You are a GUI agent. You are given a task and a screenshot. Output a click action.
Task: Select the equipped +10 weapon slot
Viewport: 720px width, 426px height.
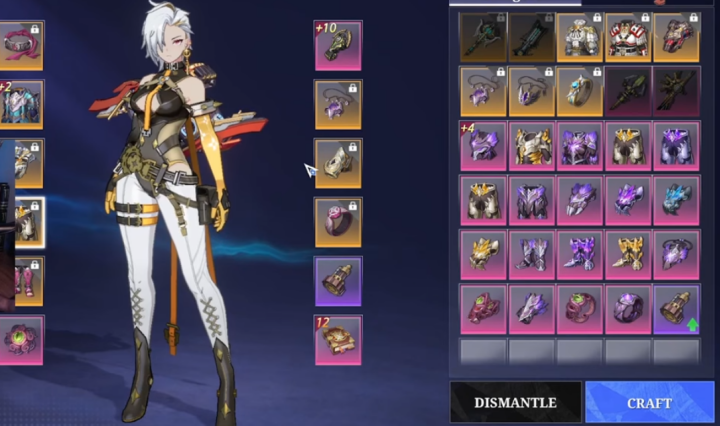(338, 46)
